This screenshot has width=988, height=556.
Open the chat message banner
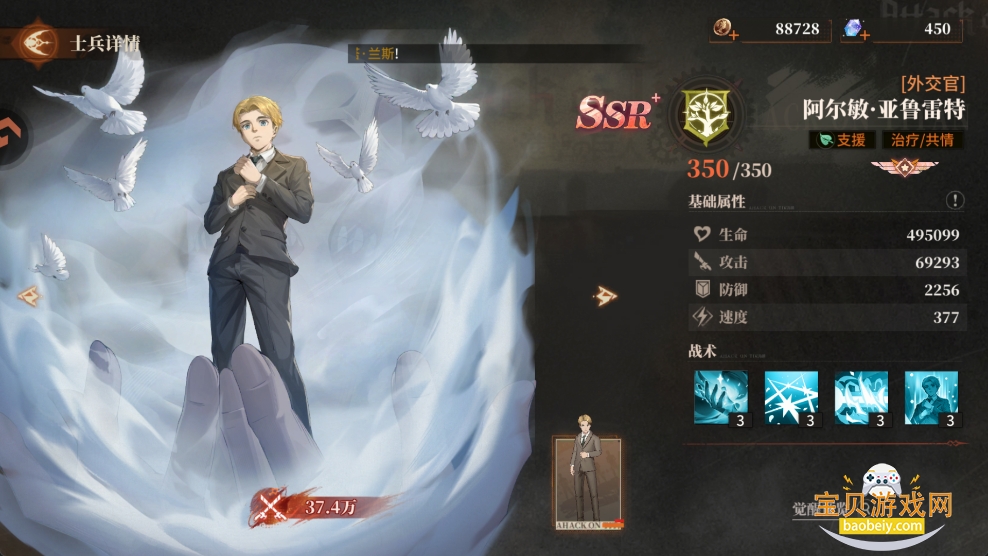point(420,53)
